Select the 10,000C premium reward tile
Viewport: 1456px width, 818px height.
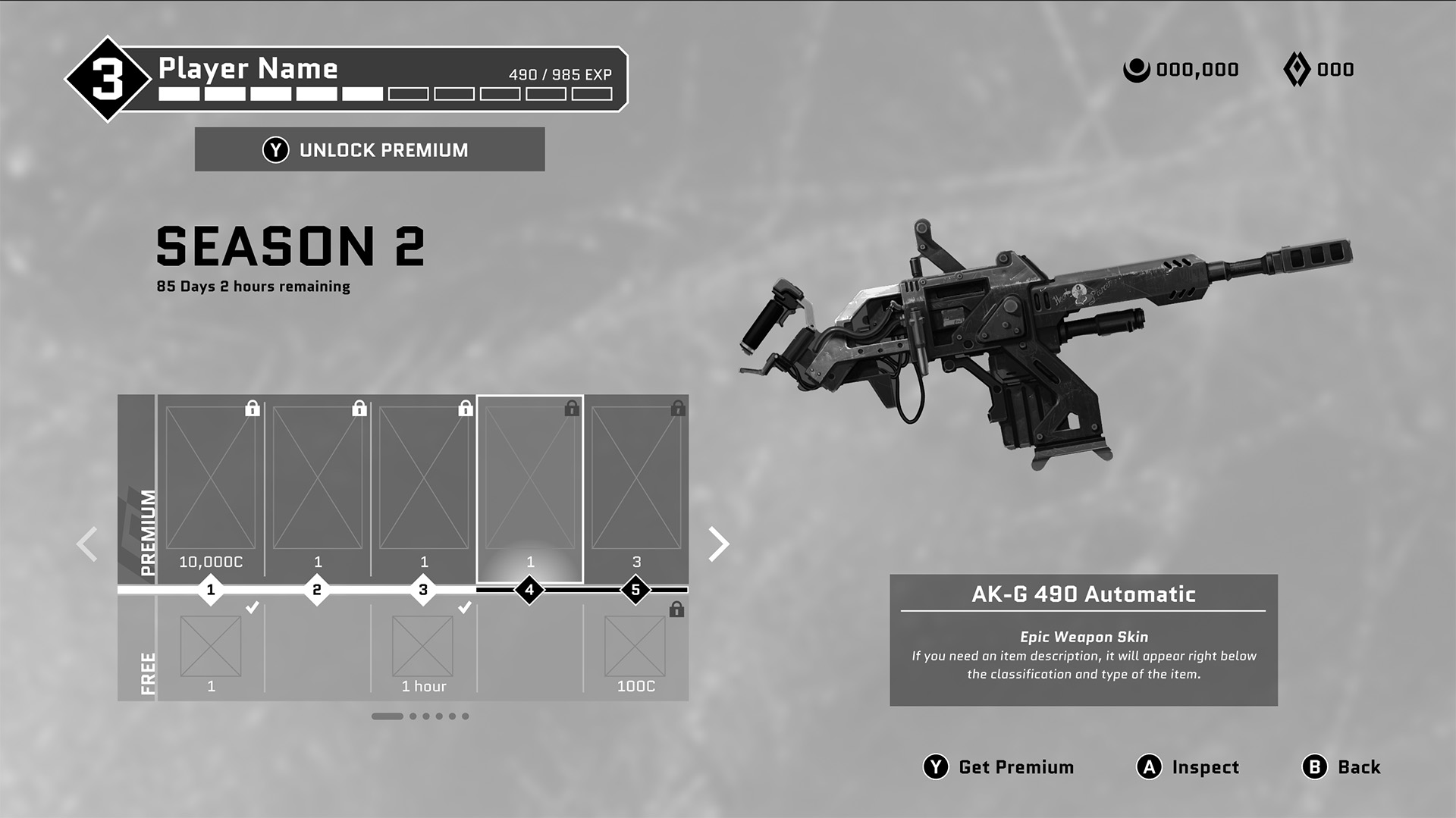[x=211, y=485]
